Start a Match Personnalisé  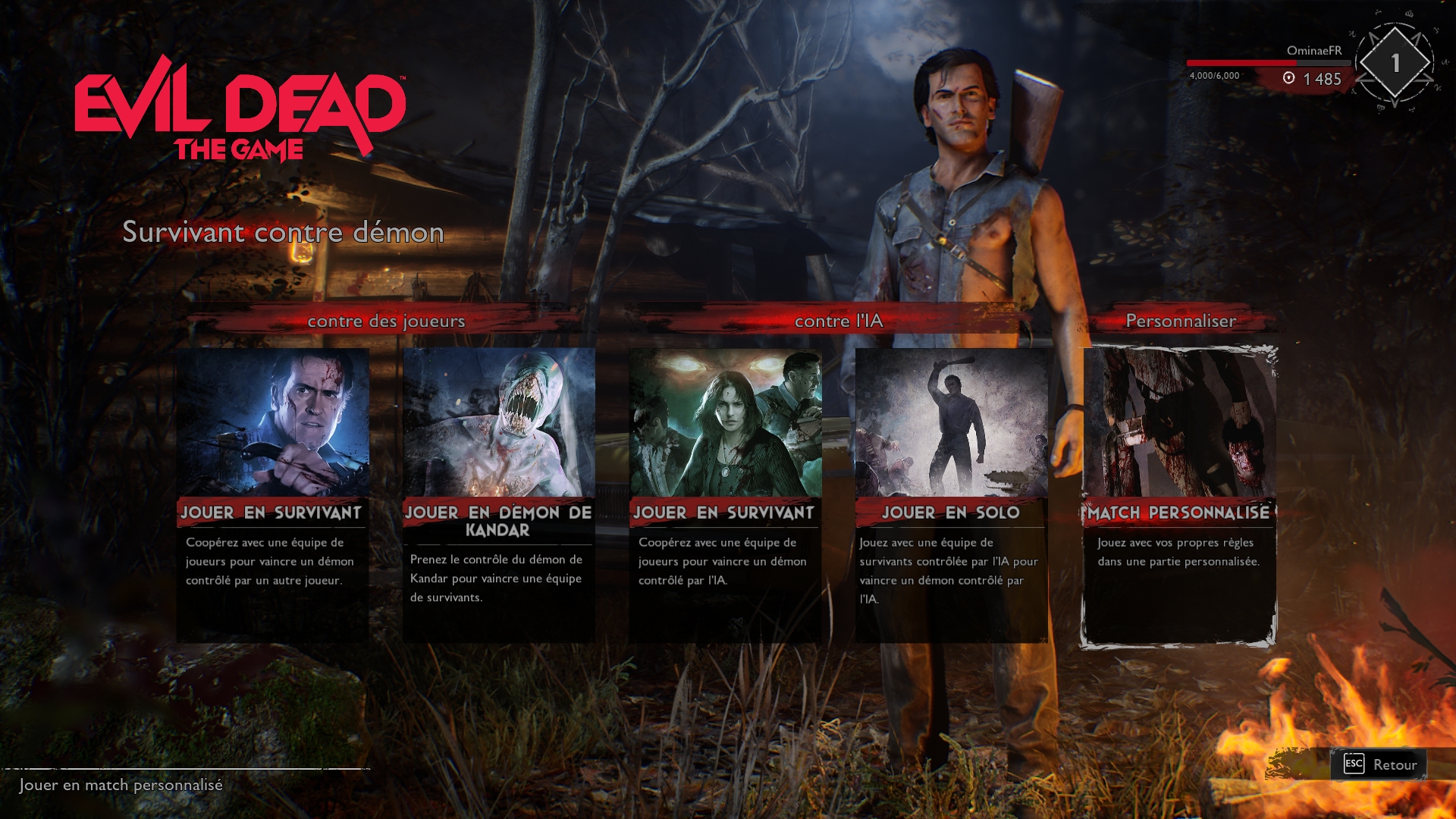pyautogui.click(x=1178, y=494)
